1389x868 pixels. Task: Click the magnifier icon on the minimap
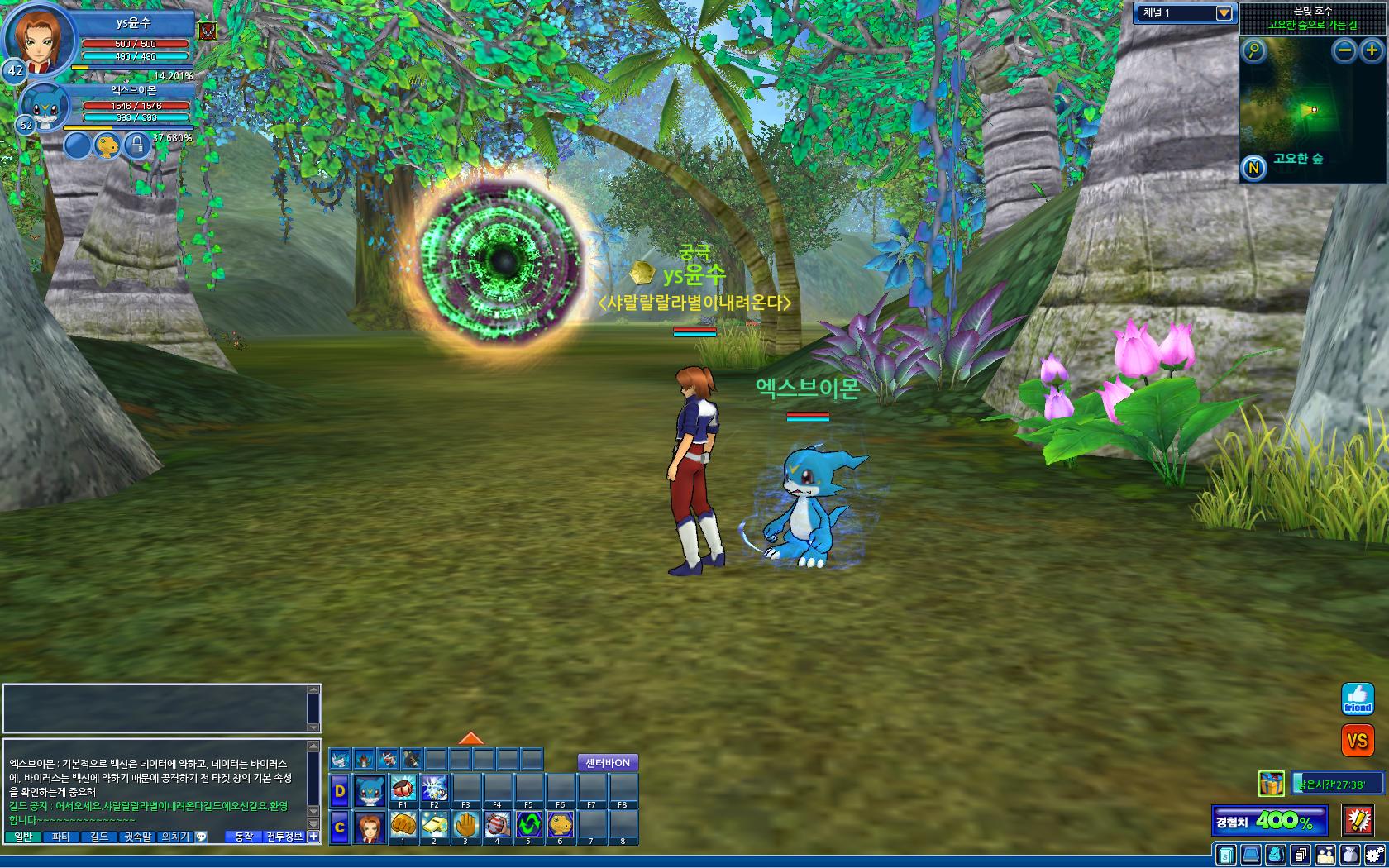[x=1254, y=50]
